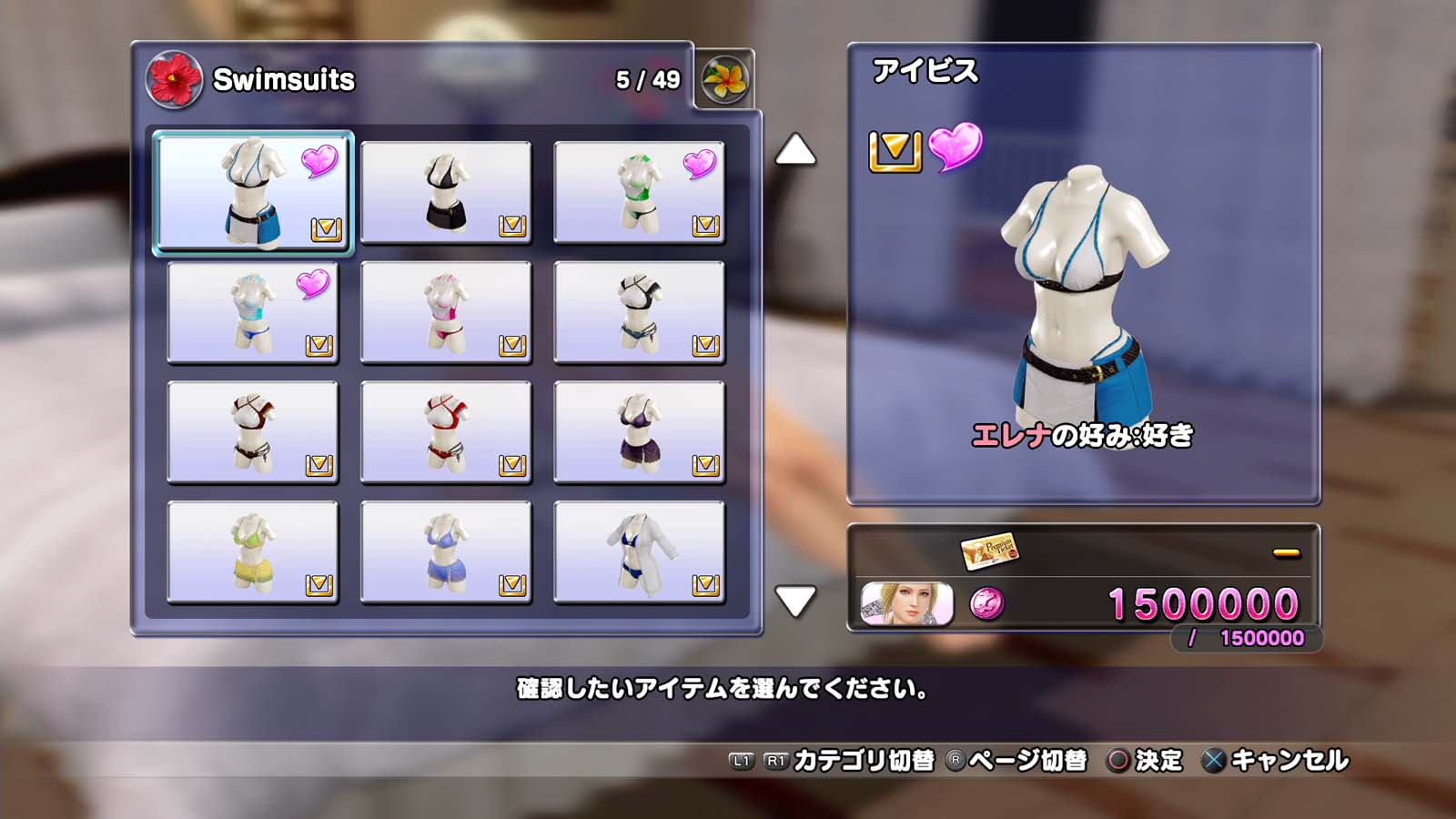
Task: Page down with the white down arrow
Action: (795, 601)
